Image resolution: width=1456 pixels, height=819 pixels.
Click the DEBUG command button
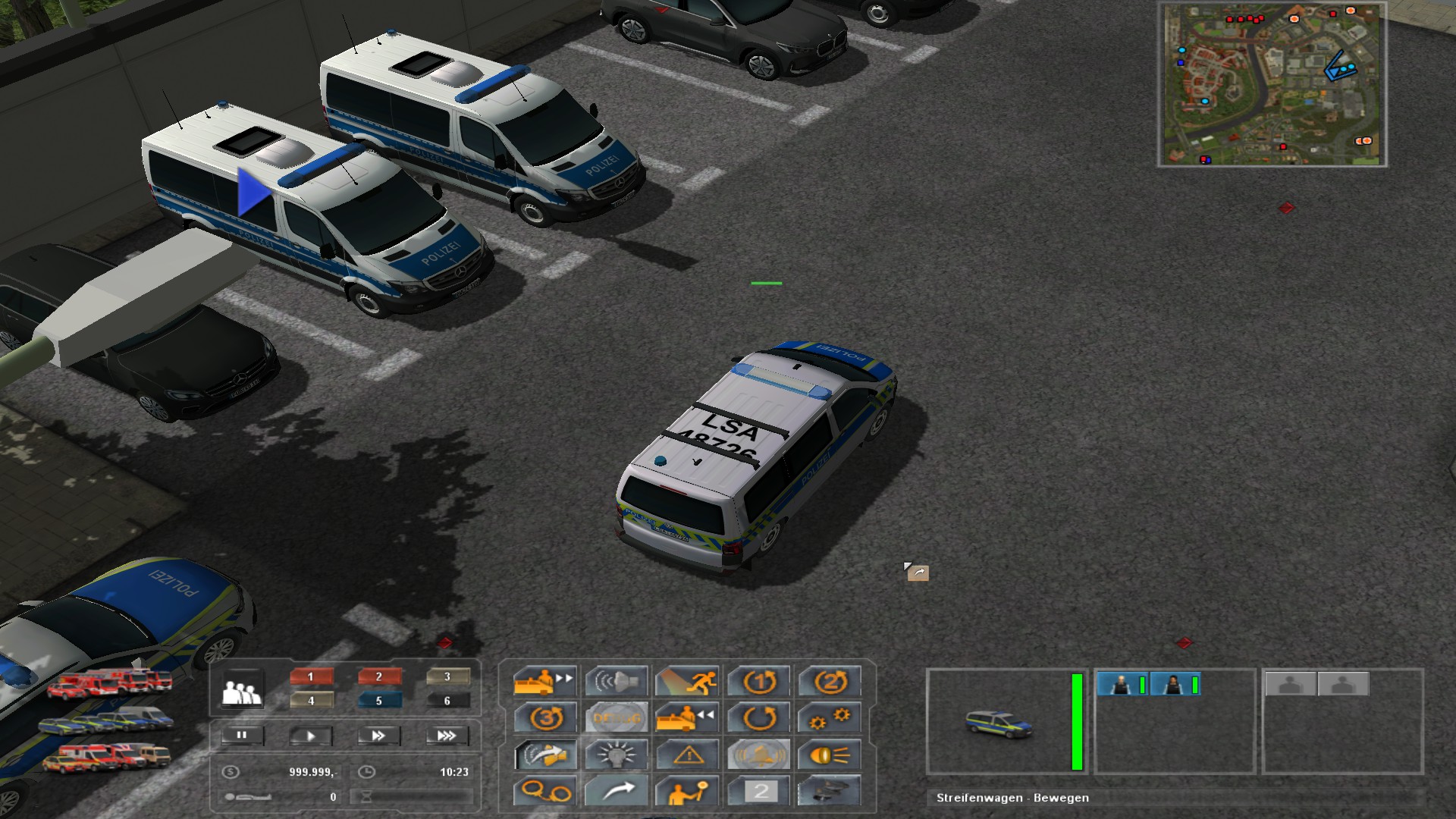point(616,717)
